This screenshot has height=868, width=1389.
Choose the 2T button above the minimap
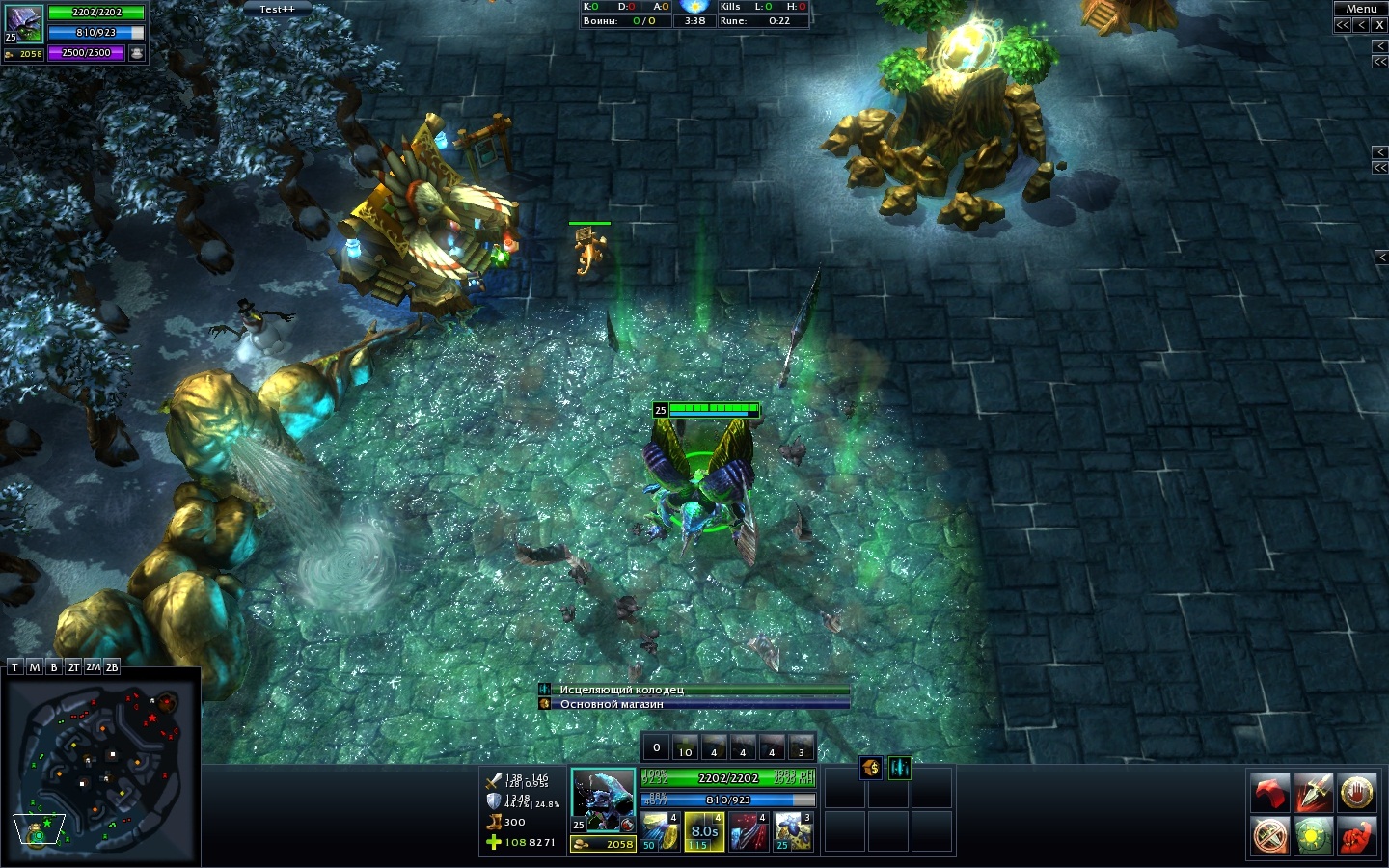click(x=73, y=667)
